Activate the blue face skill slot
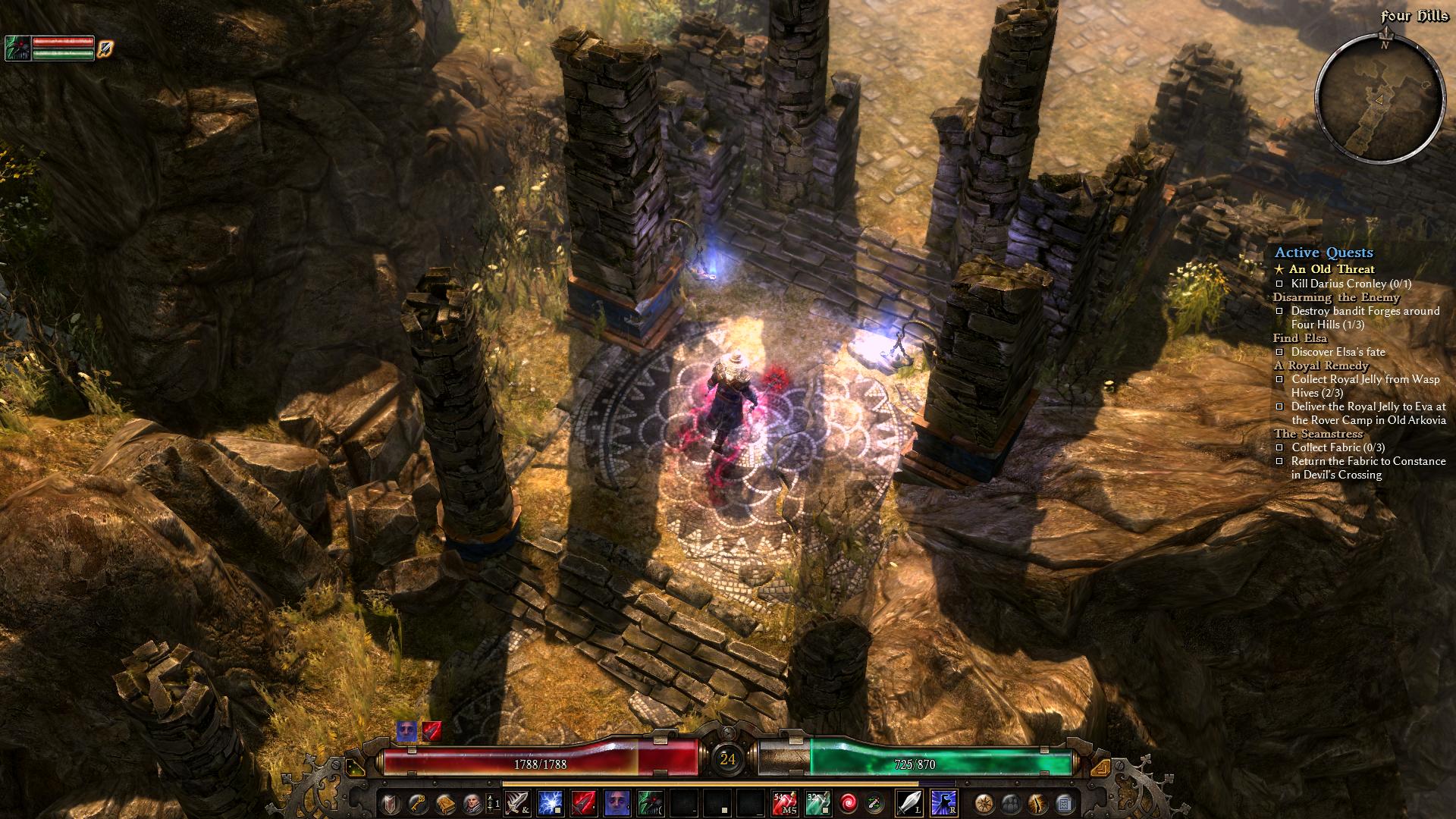Viewport: 1456px width, 819px height. 617,802
